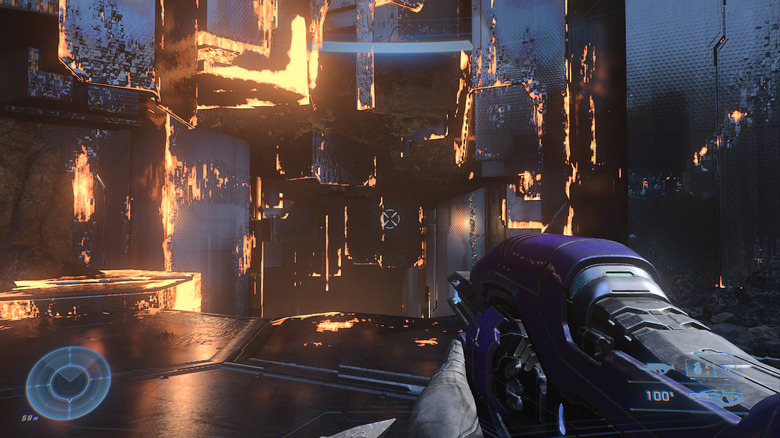Click the circular motion tracker radar
Image resolution: width=780 pixels, height=438 pixels.
point(68,382)
